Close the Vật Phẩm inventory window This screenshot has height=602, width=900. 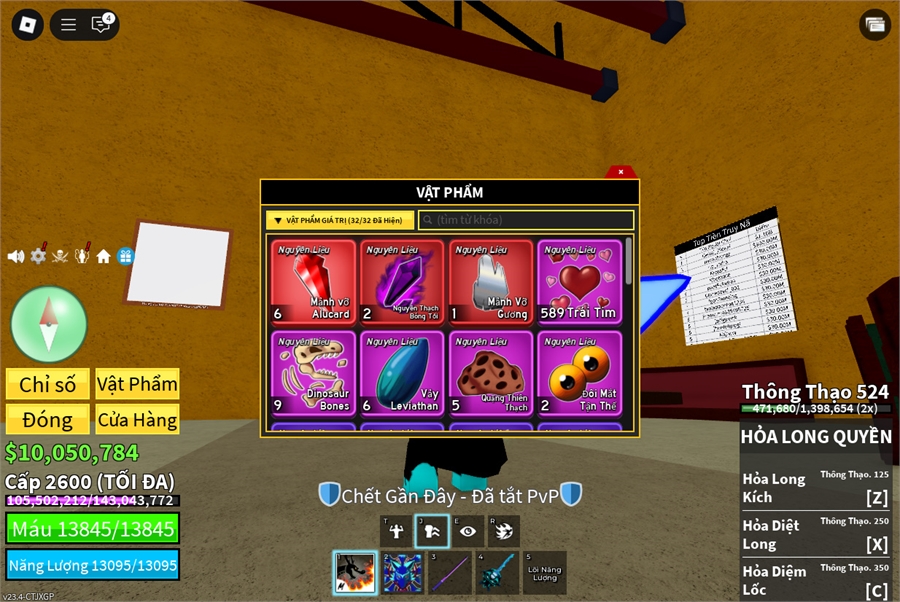pos(621,172)
